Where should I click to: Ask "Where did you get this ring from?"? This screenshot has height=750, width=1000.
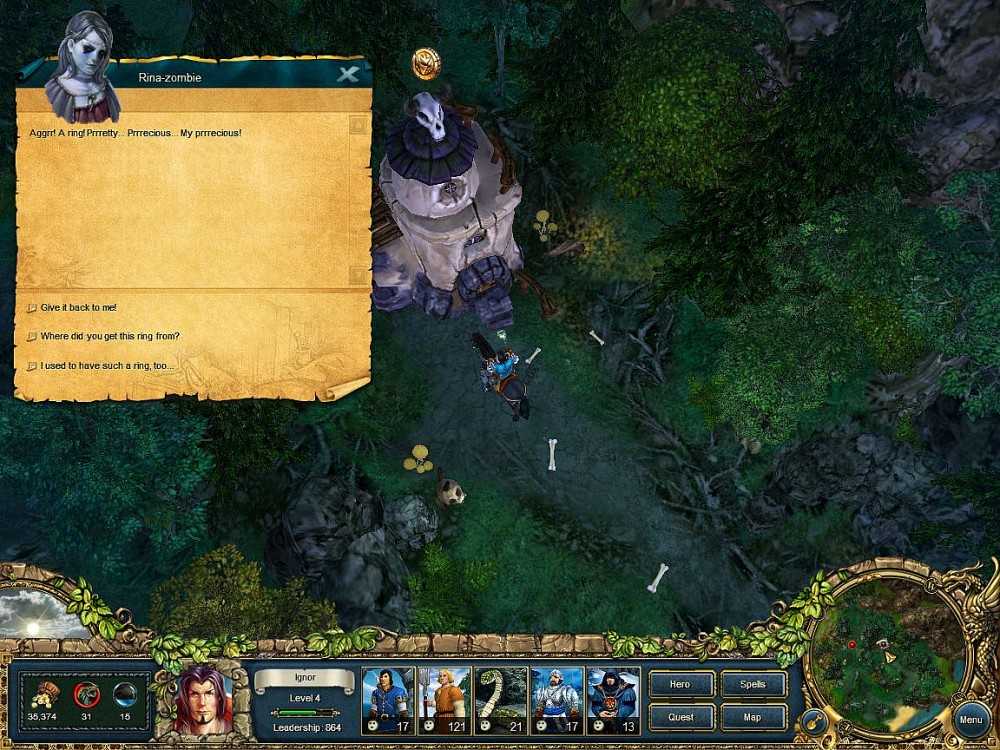click(x=110, y=336)
